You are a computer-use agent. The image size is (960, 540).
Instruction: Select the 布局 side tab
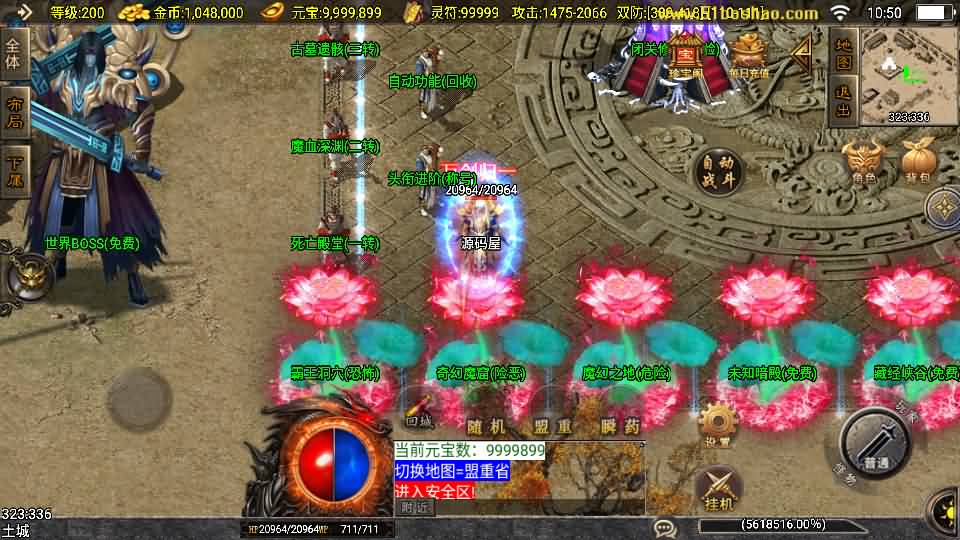(x=14, y=112)
